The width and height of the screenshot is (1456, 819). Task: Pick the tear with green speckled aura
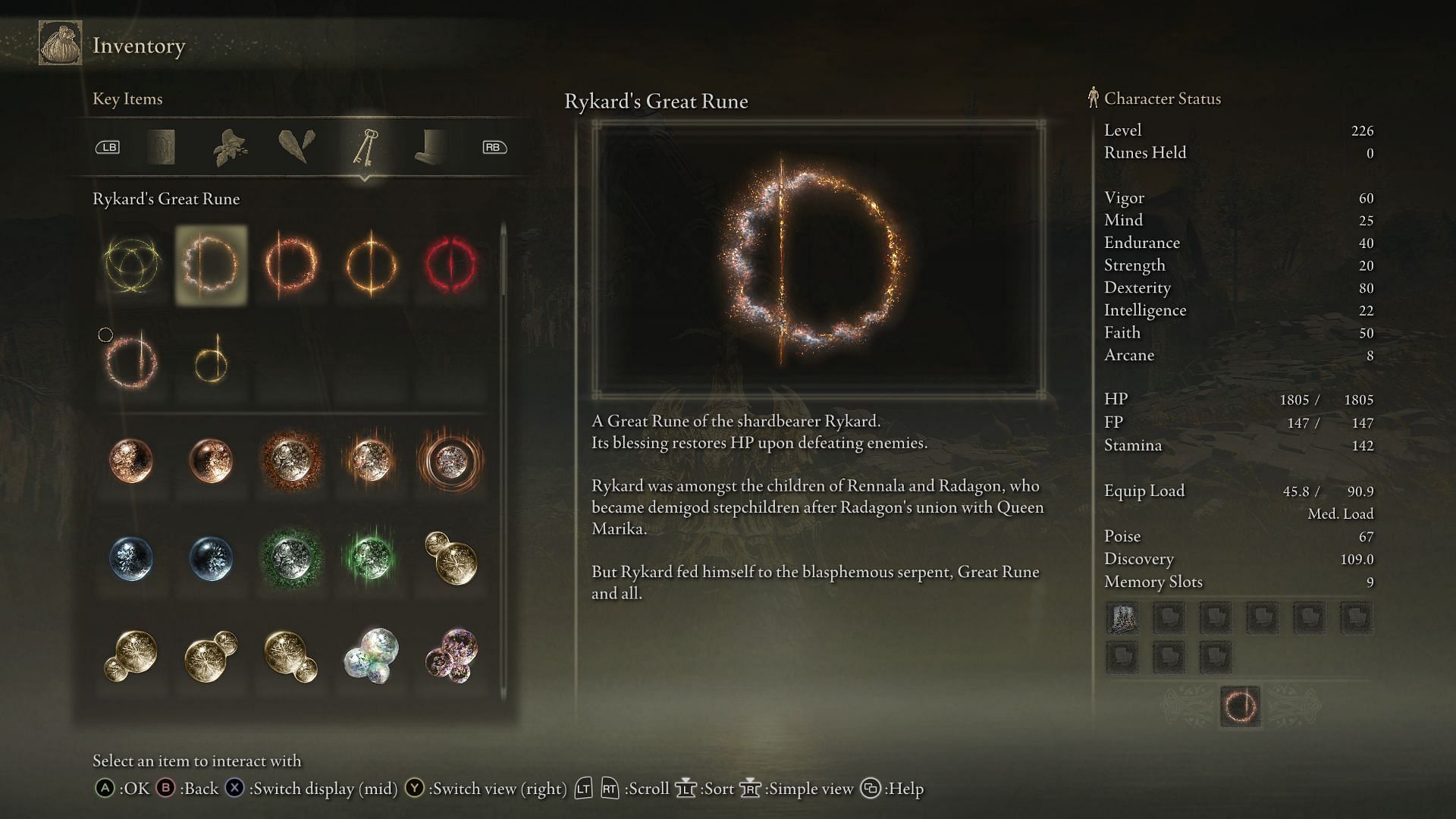coord(291,558)
